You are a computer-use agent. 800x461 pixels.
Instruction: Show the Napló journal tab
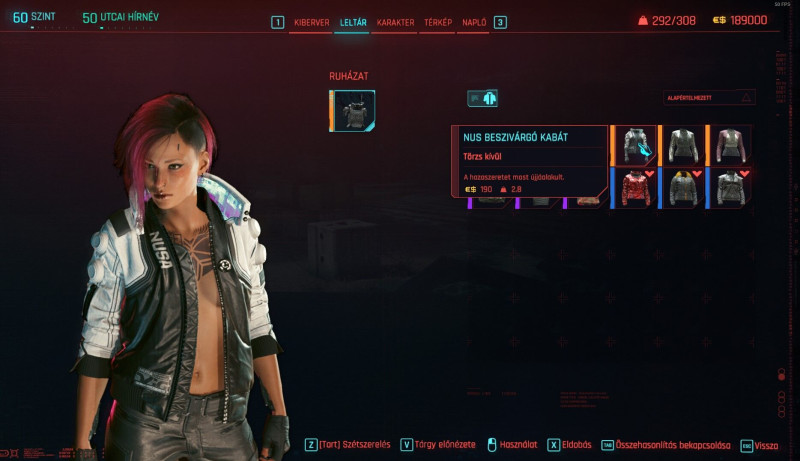click(474, 22)
